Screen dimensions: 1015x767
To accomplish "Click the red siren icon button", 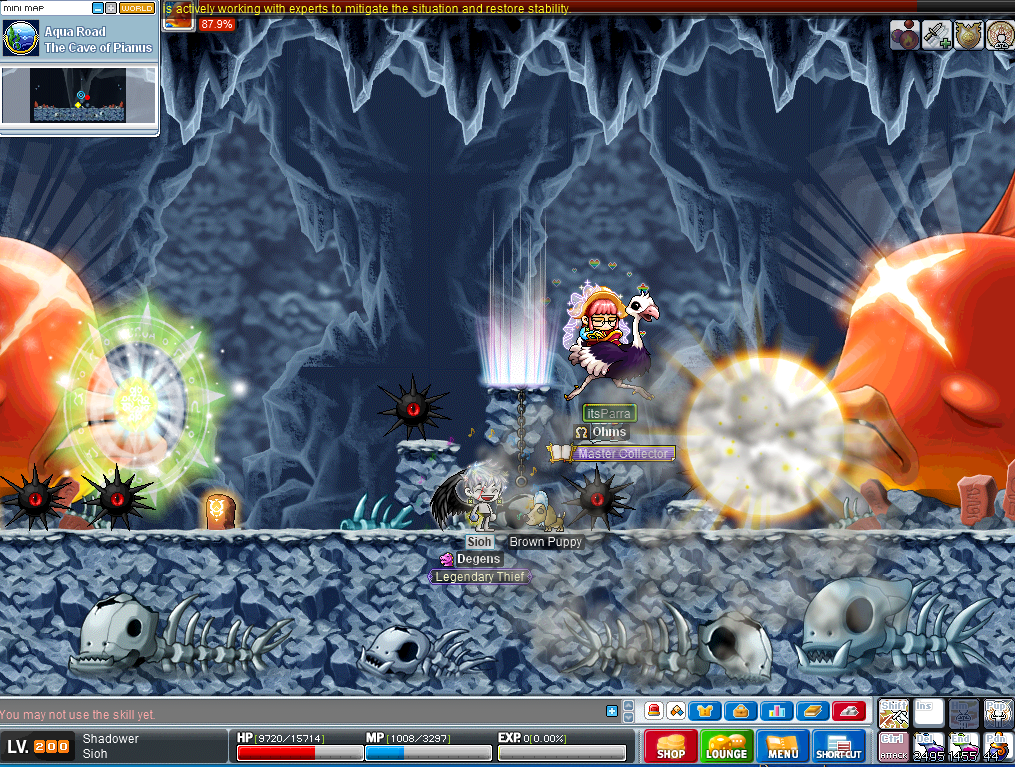I will click(653, 712).
